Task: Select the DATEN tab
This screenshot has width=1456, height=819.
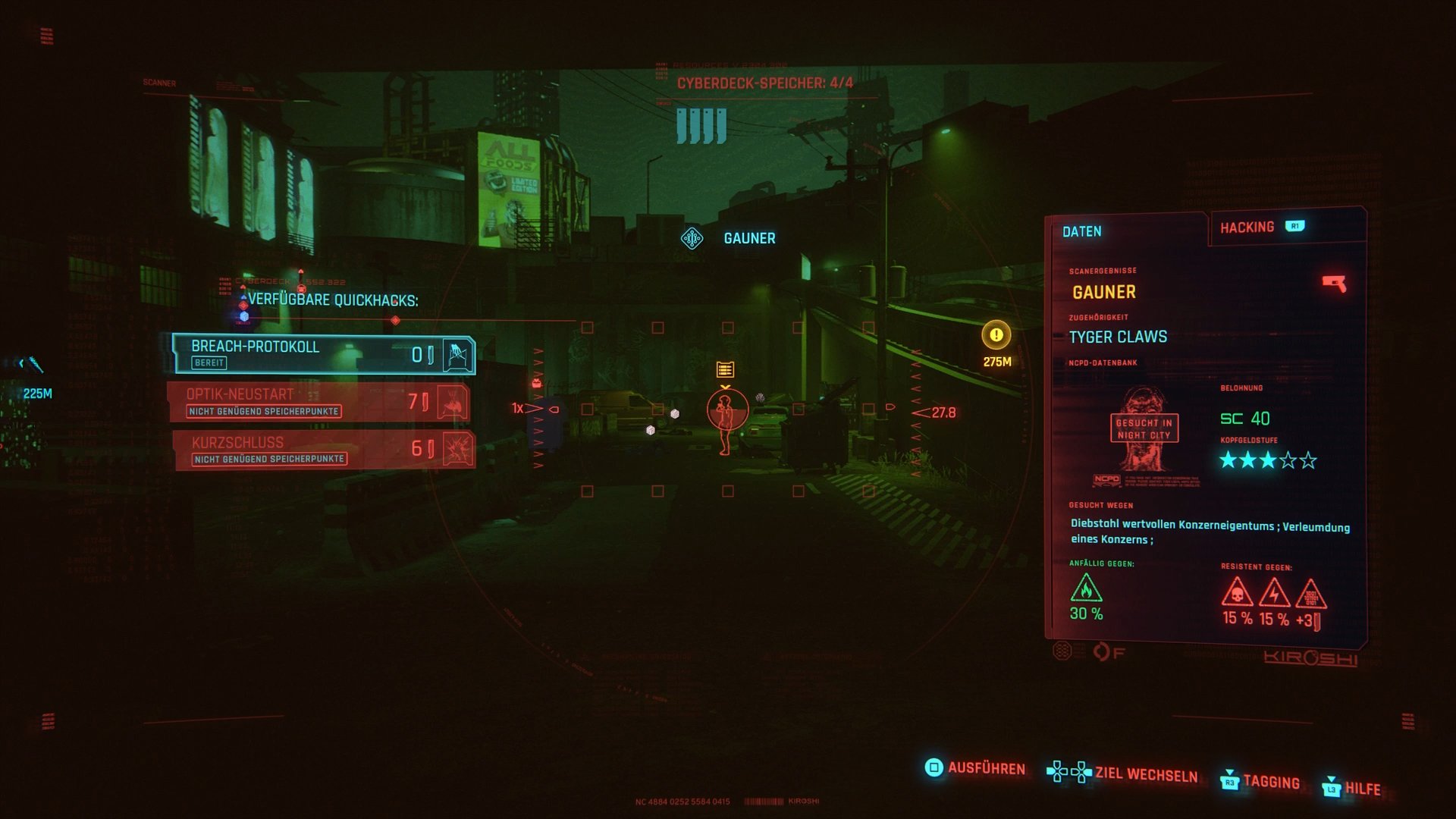Action: point(1084,231)
